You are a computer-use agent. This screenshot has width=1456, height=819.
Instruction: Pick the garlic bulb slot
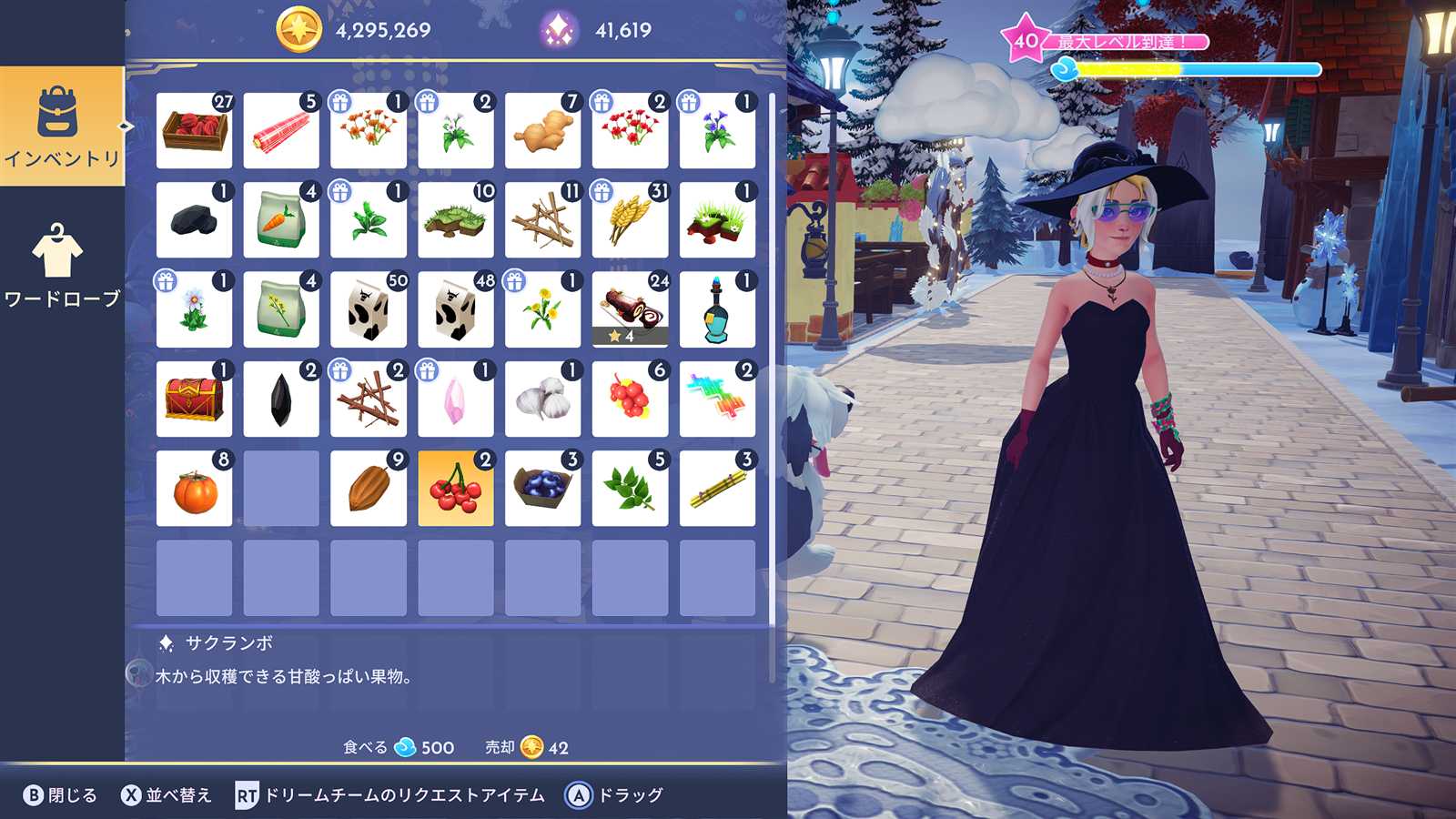(x=542, y=399)
